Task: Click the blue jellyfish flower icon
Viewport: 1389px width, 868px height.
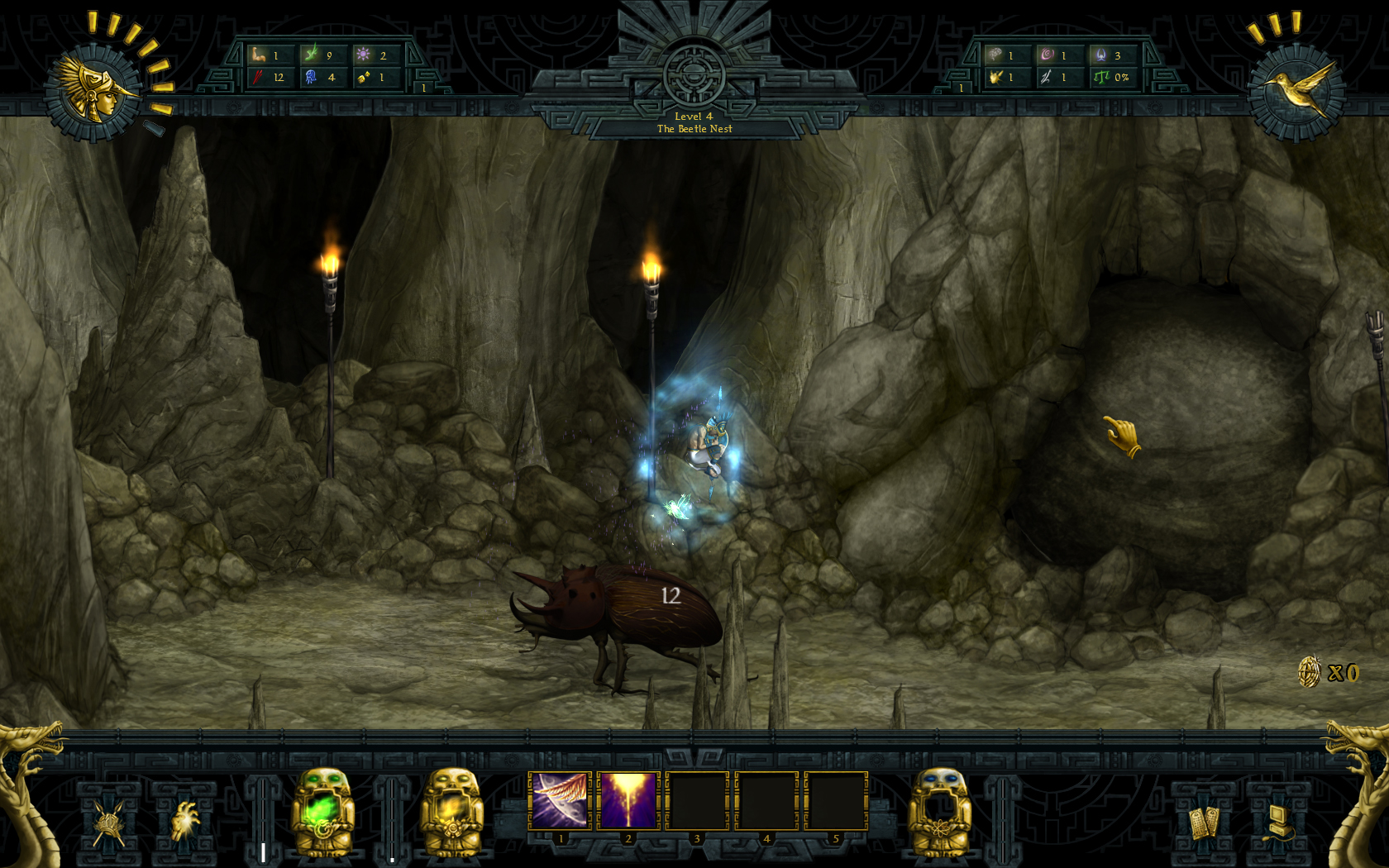Action: [308, 78]
